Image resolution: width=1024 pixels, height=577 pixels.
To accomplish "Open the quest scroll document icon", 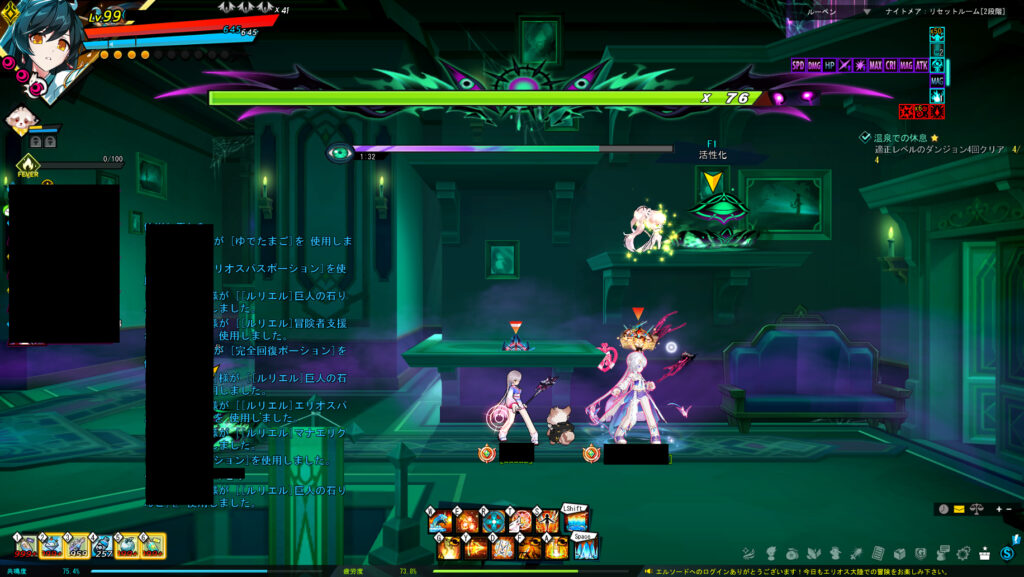I will click(x=878, y=553).
